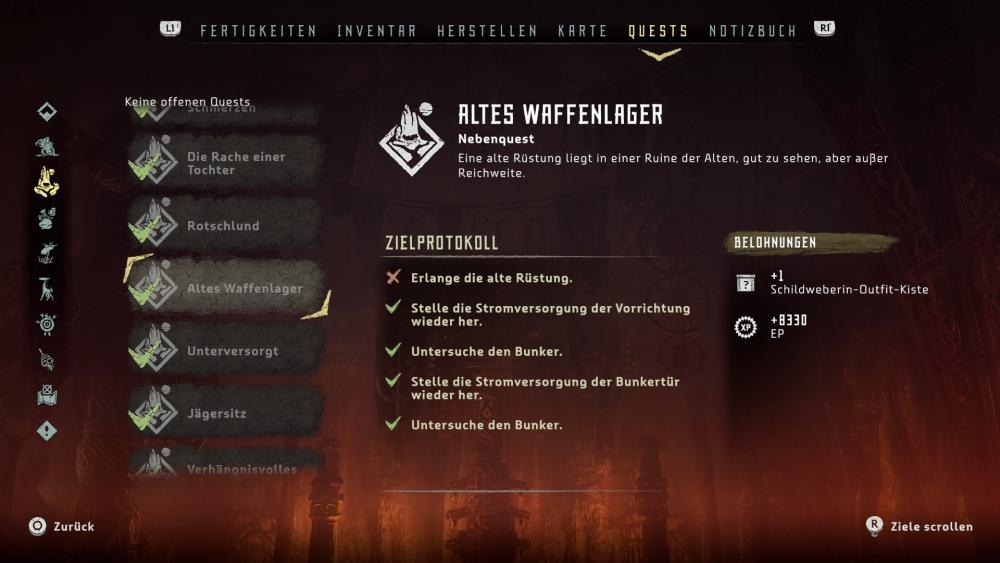Screen dimensions: 1000x563
Task: Open the Tallneck (Langhals) category icon
Action: (x=47, y=289)
